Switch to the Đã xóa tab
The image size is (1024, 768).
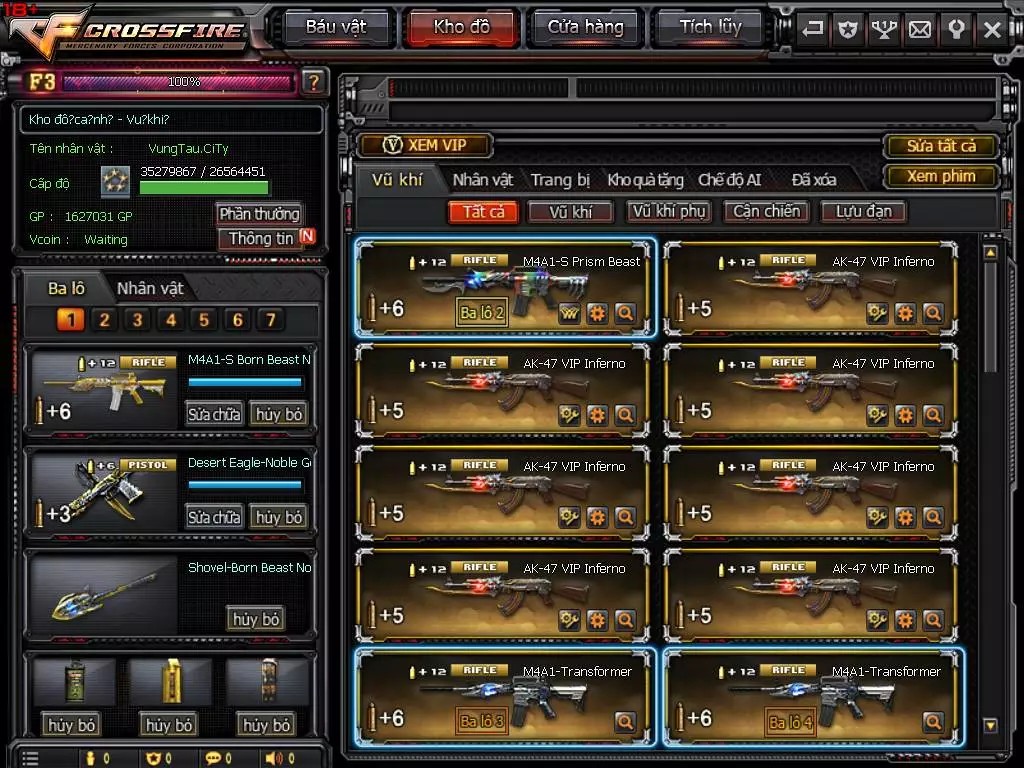[814, 180]
